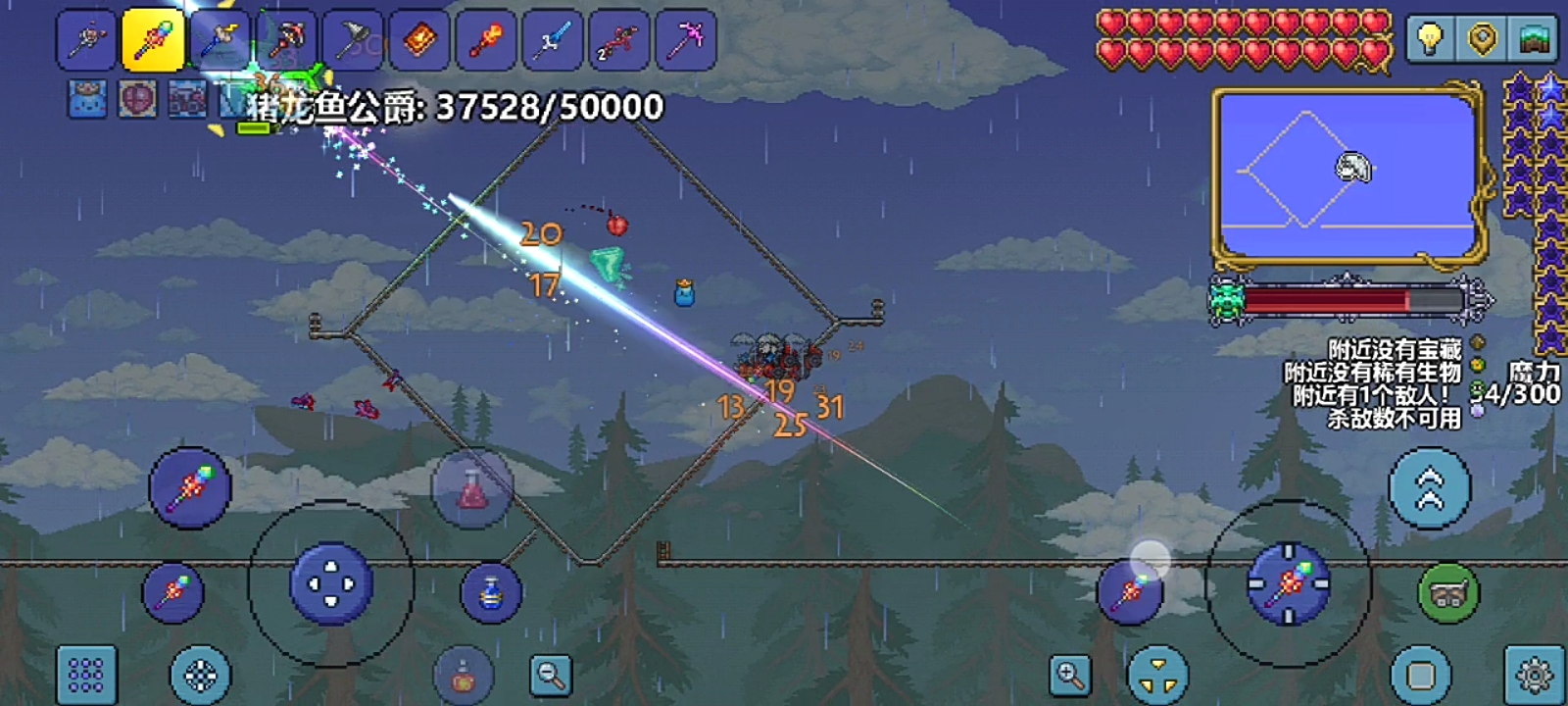This screenshot has height=706, width=1568.
Task: Open the world map landscape button
Action: 1533,39
